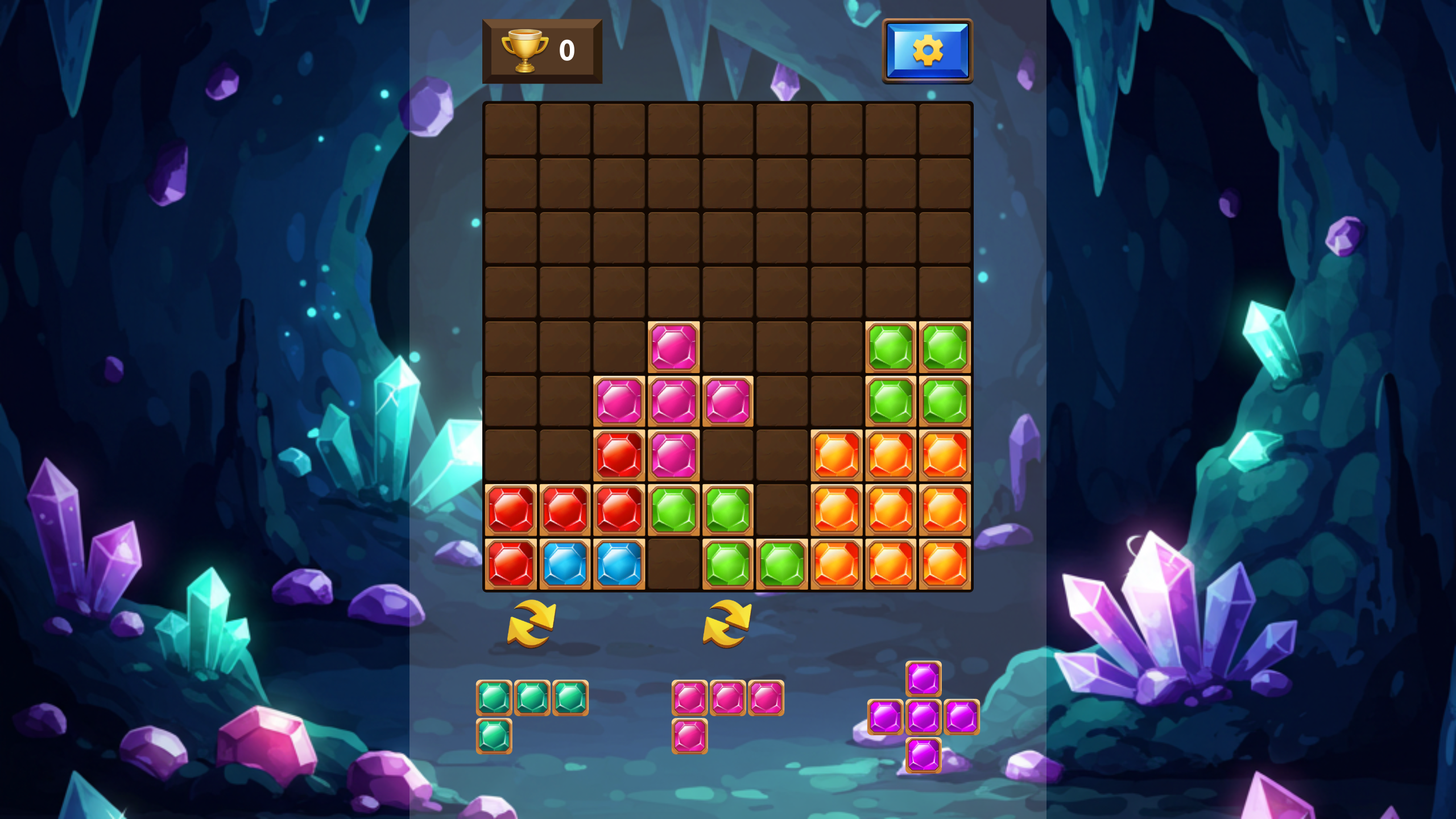Click the top-left green gem pair on the board

[x=890, y=348]
